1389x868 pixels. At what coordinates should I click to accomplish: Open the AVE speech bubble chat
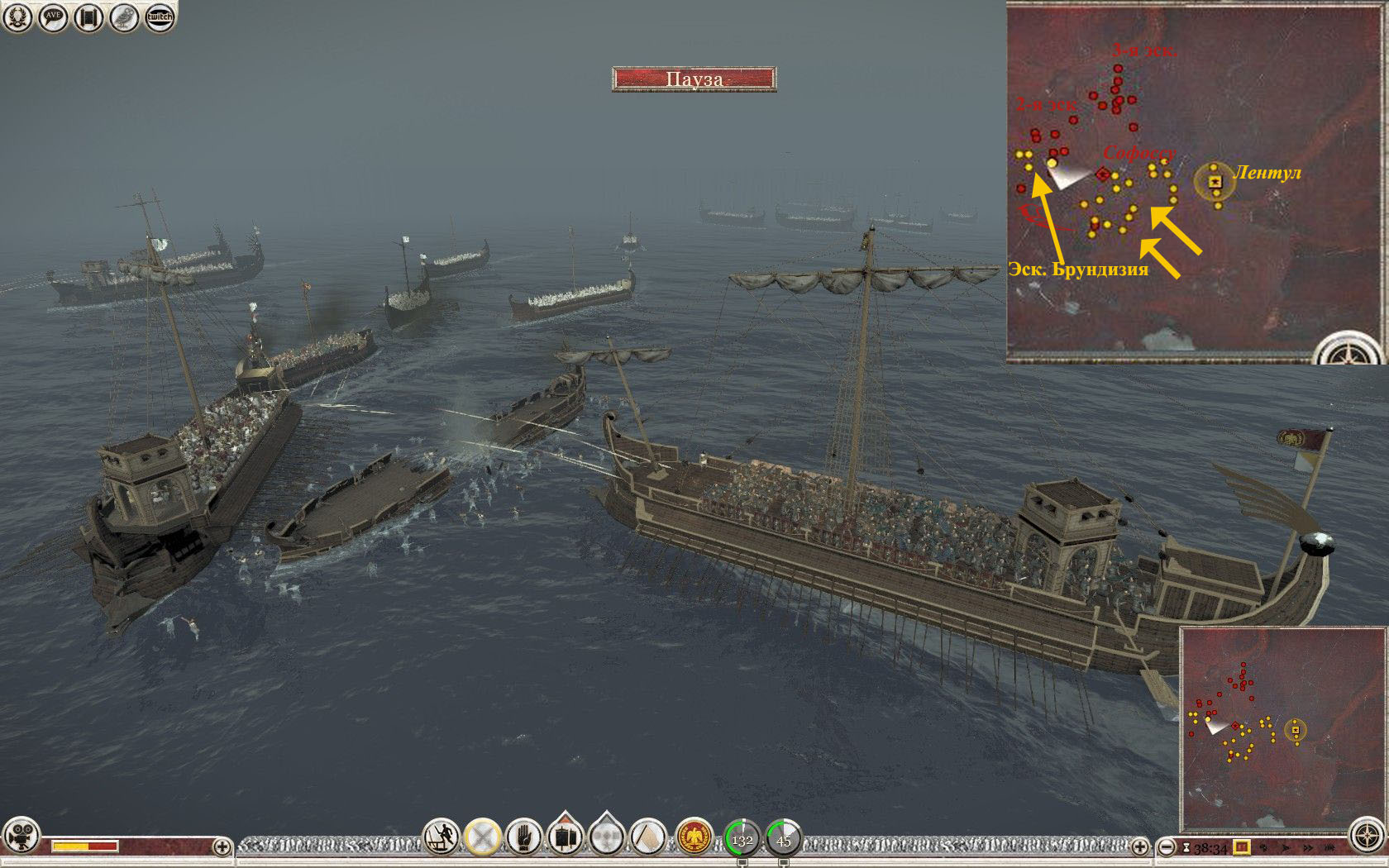click(x=52, y=17)
